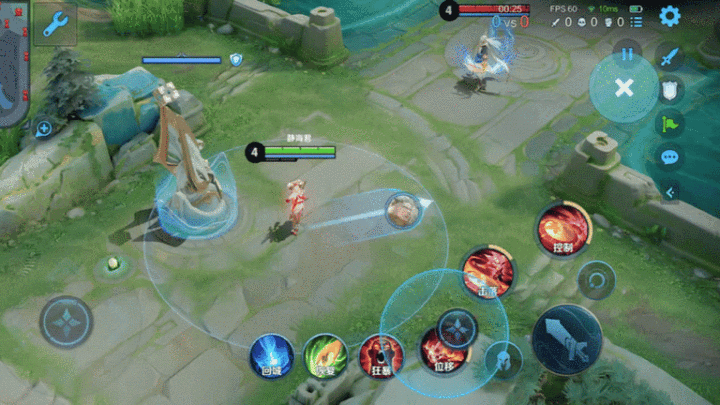Cancel skill cast with the X button
Screen dimensions: 720x405
click(x=624, y=88)
